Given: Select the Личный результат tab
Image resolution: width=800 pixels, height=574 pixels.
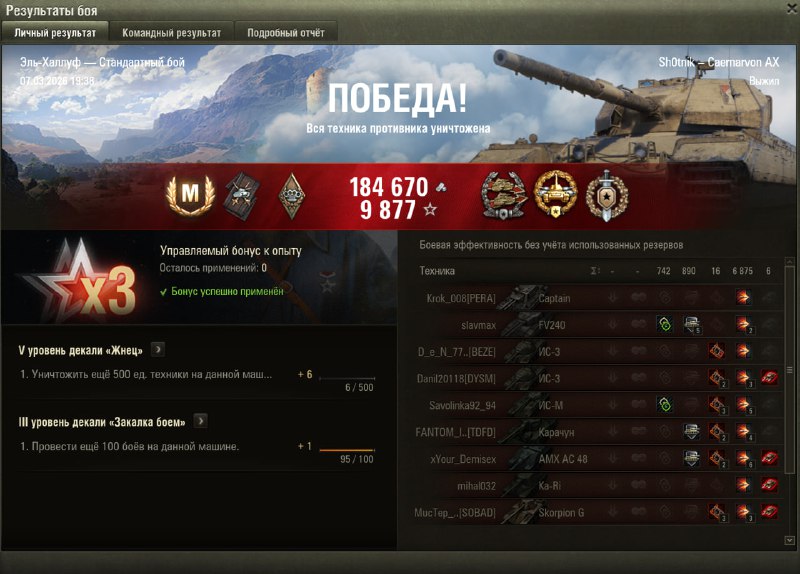Looking at the screenshot, I should click(55, 33).
